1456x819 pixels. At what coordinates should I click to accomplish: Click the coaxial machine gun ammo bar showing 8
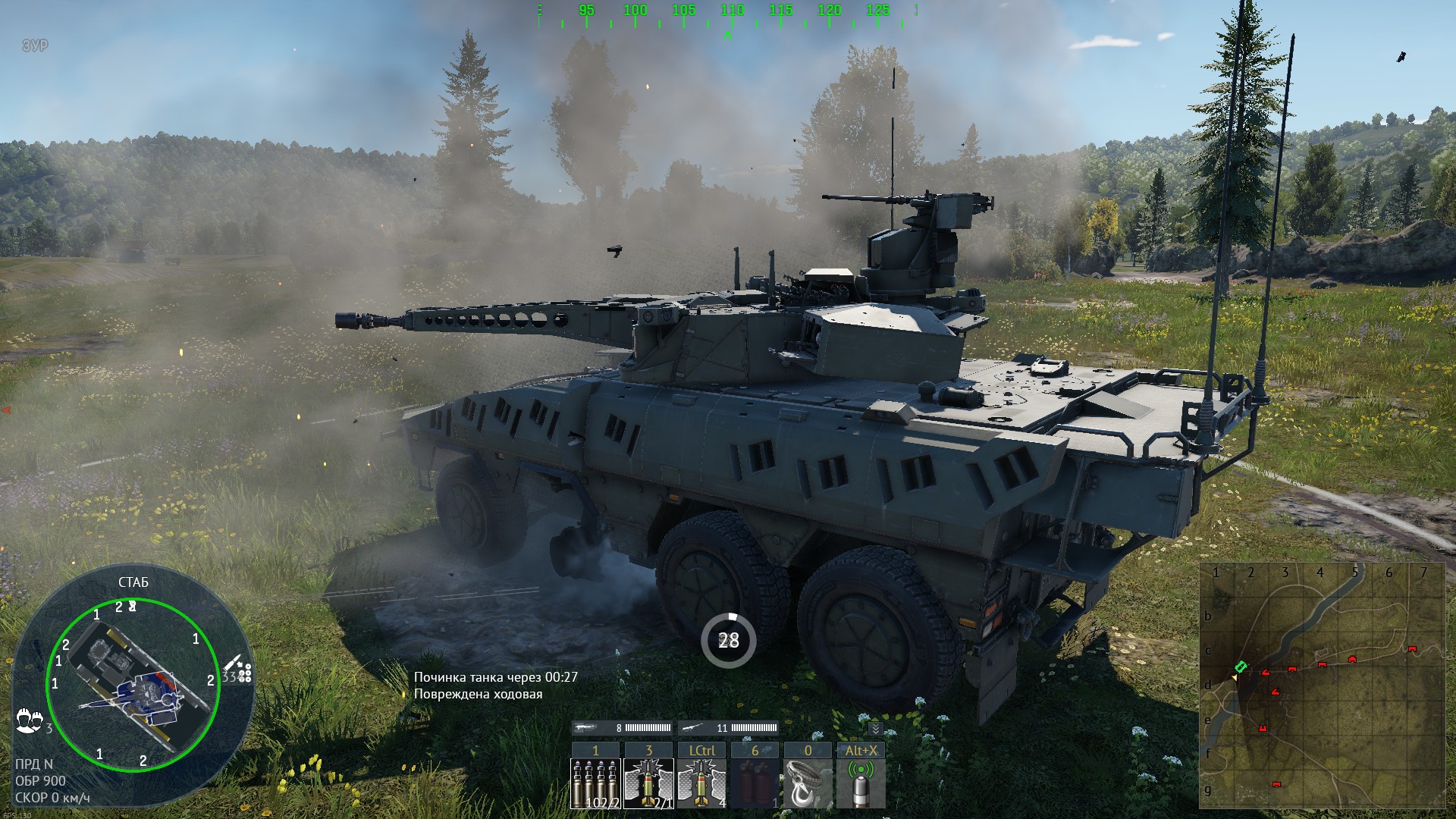623,728
